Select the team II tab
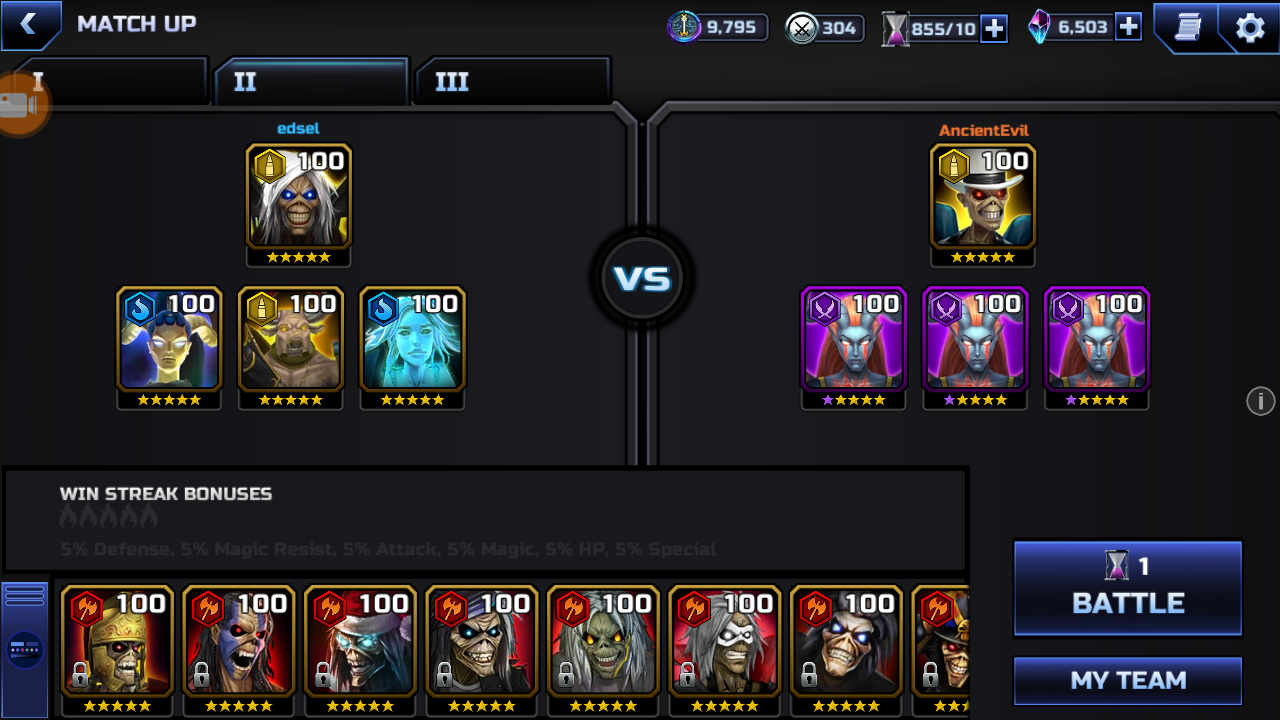 pos(311,82)
